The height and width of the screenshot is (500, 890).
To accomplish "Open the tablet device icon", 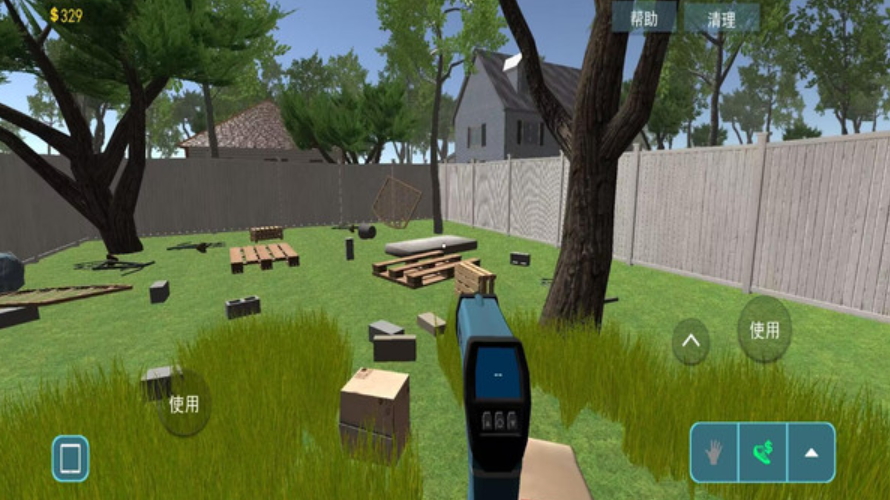I will click(70, 458).
